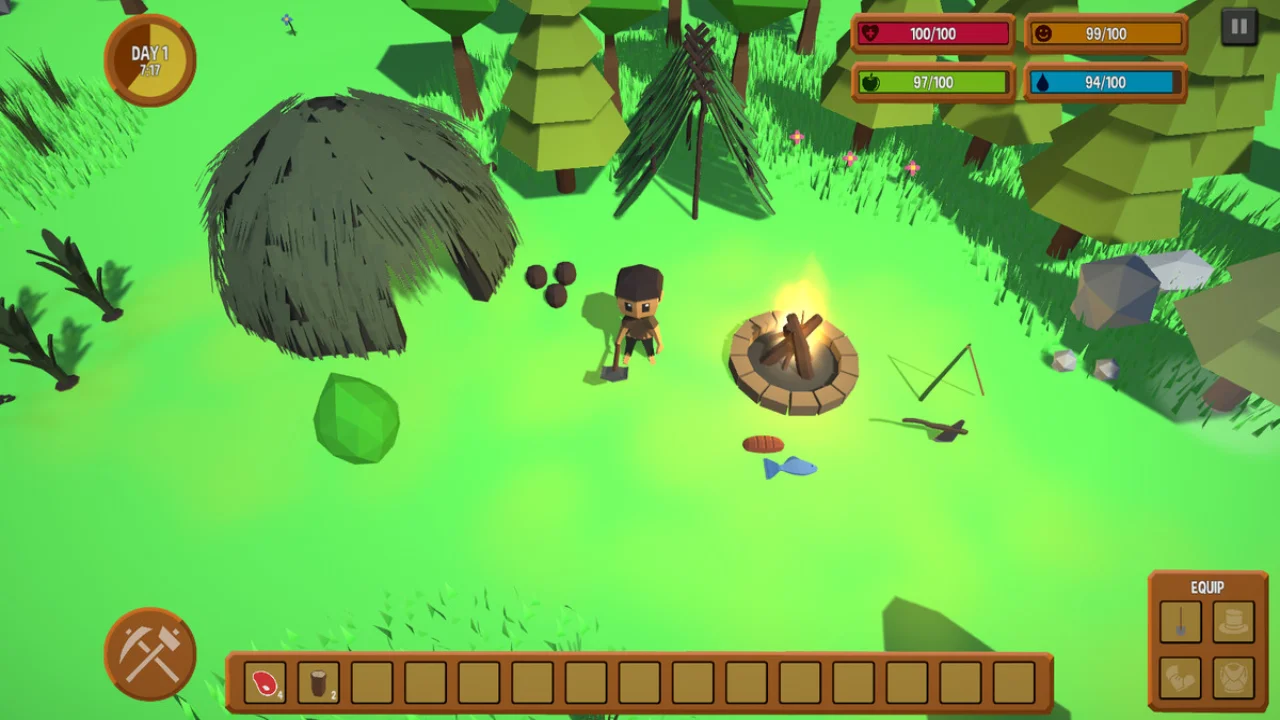Viewport: 1280px width, 720px height.
Task: Select the body armor equip slot
Action: click(x=1233, y=677)
